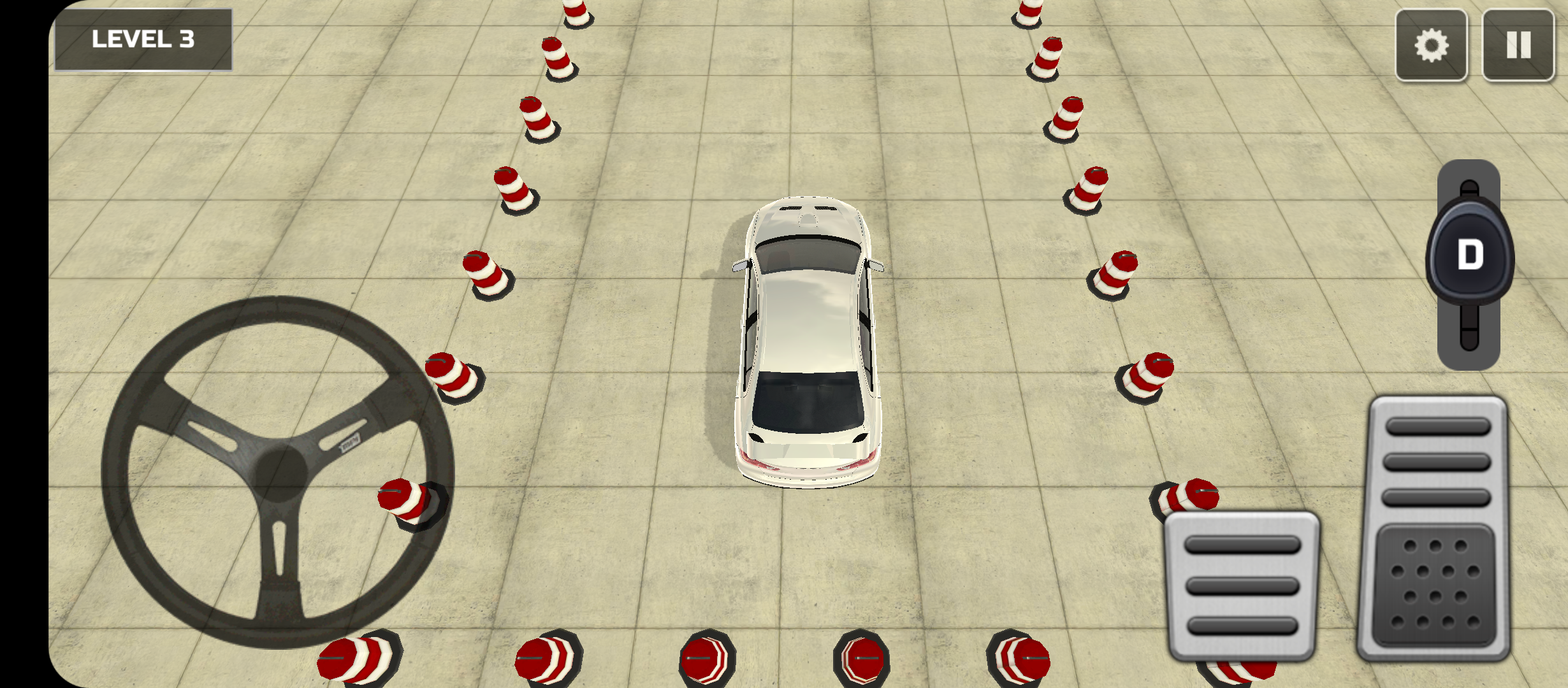1568x688 pixels.
Task: Step on the tall accelerator pedal
Action: coord(1436,529)
